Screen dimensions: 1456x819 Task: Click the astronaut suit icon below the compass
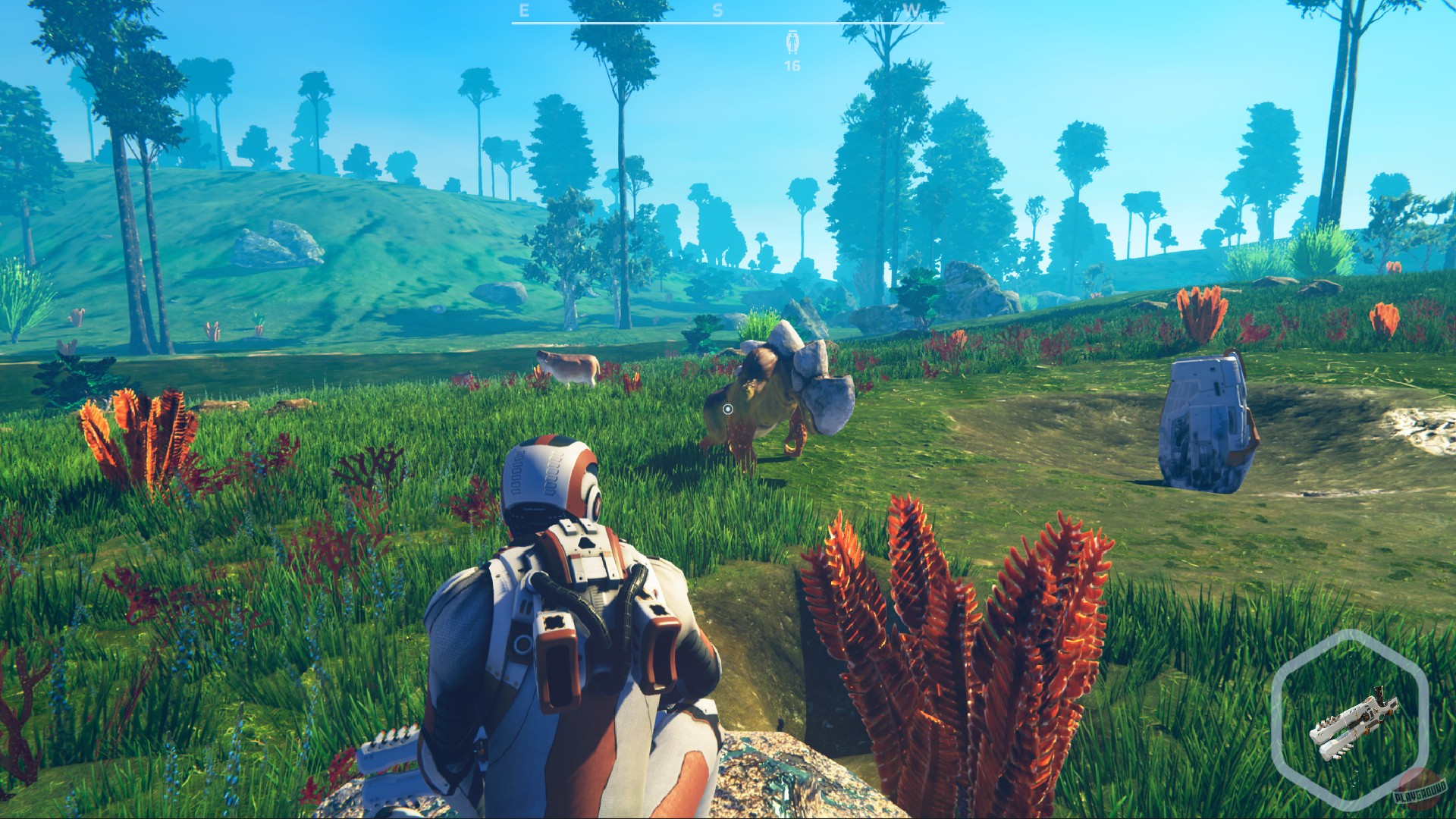[792, 42]
